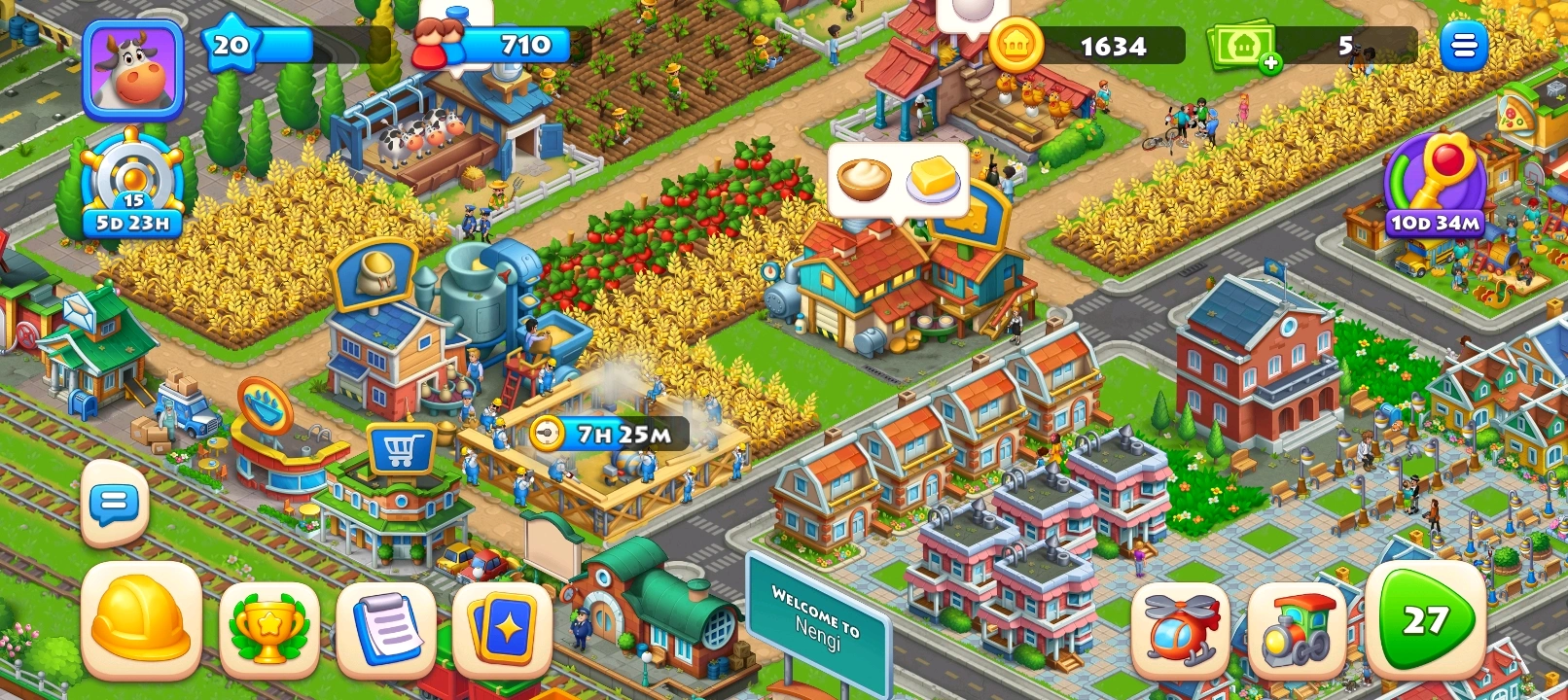
Task: Open the toy train button
Action: (x=1297, y=629)
